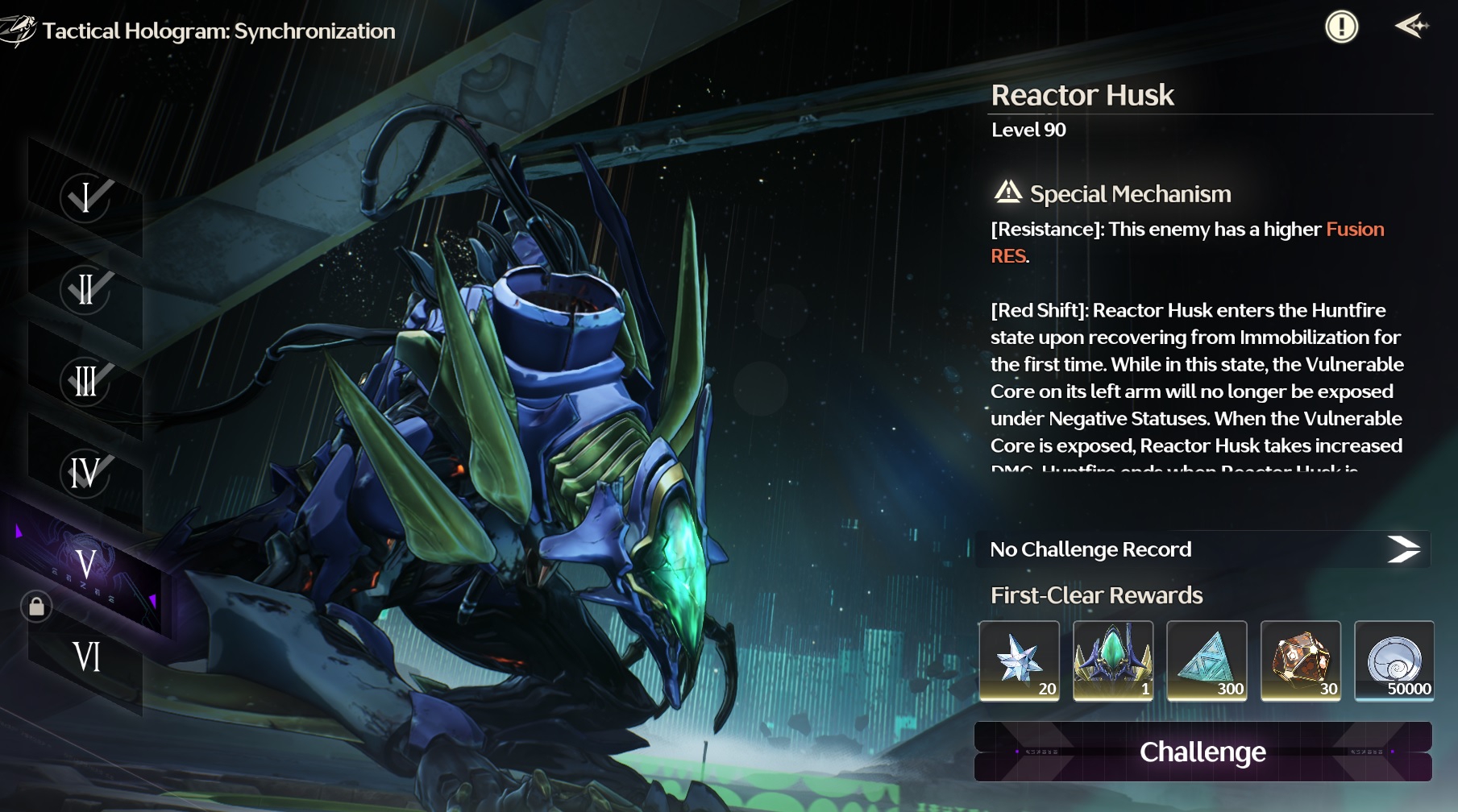Inspect the star-shaped reward with quantity 20
Image resolution: width=1458 pixels, height=812 pixels.
point(1020,661)
